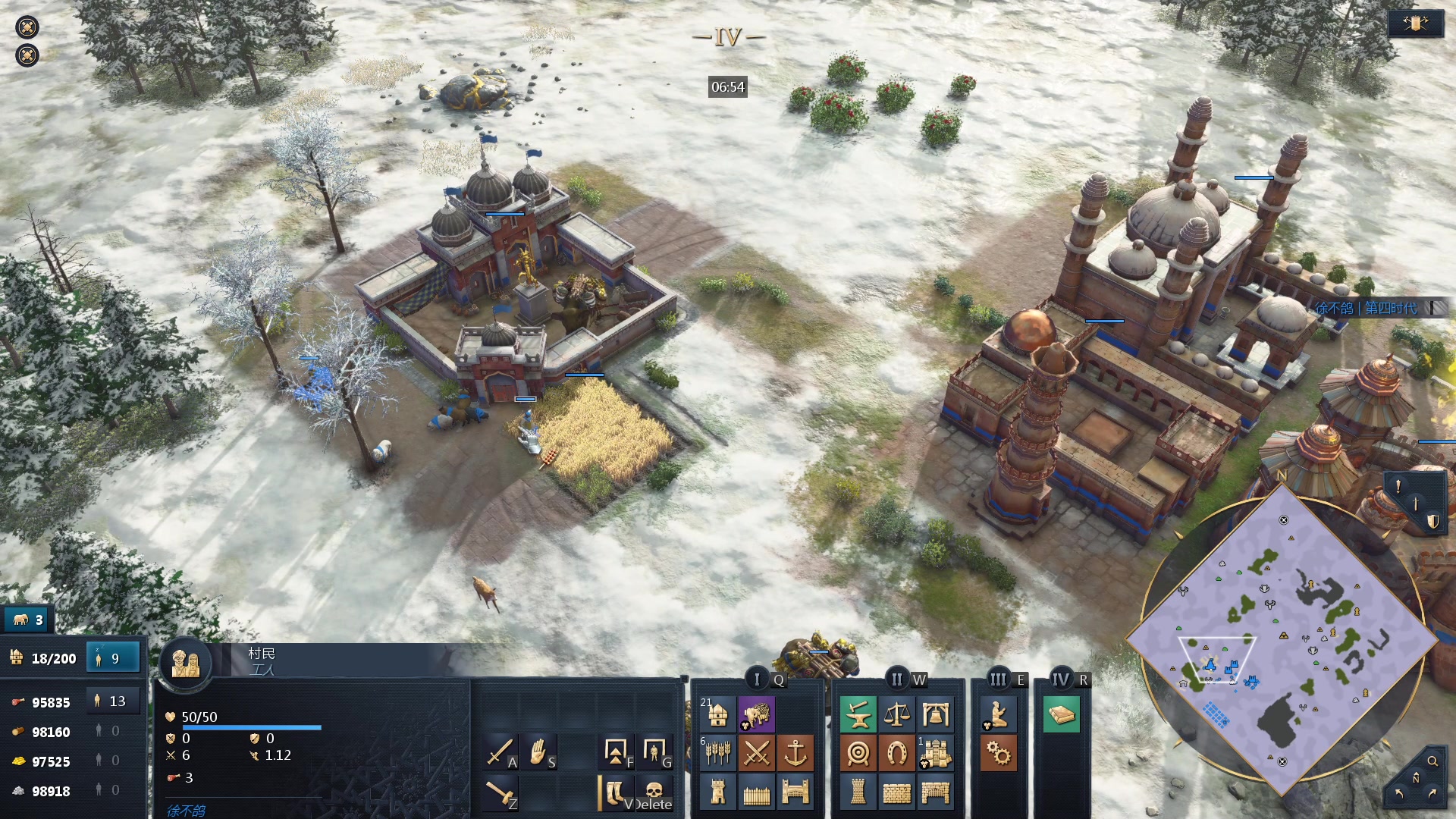This screenshot has width=1456, height=819.
Task: Choose the Farm building icon with wheat
Action: [717, 753]
